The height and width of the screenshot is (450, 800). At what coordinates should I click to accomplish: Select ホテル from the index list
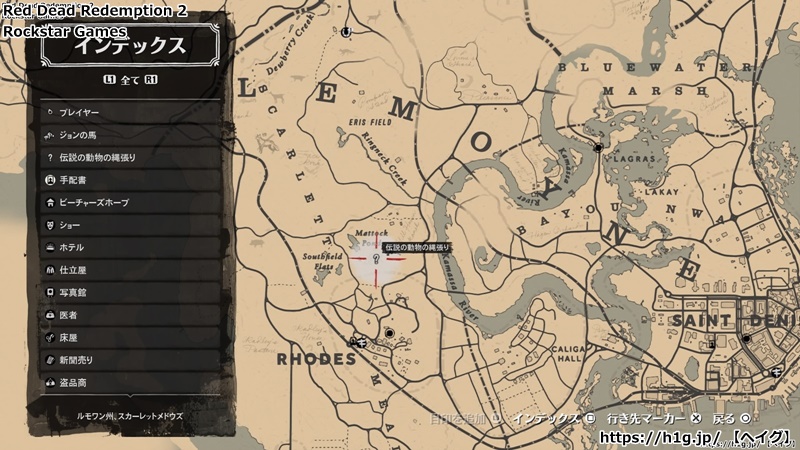click(130, 248)
